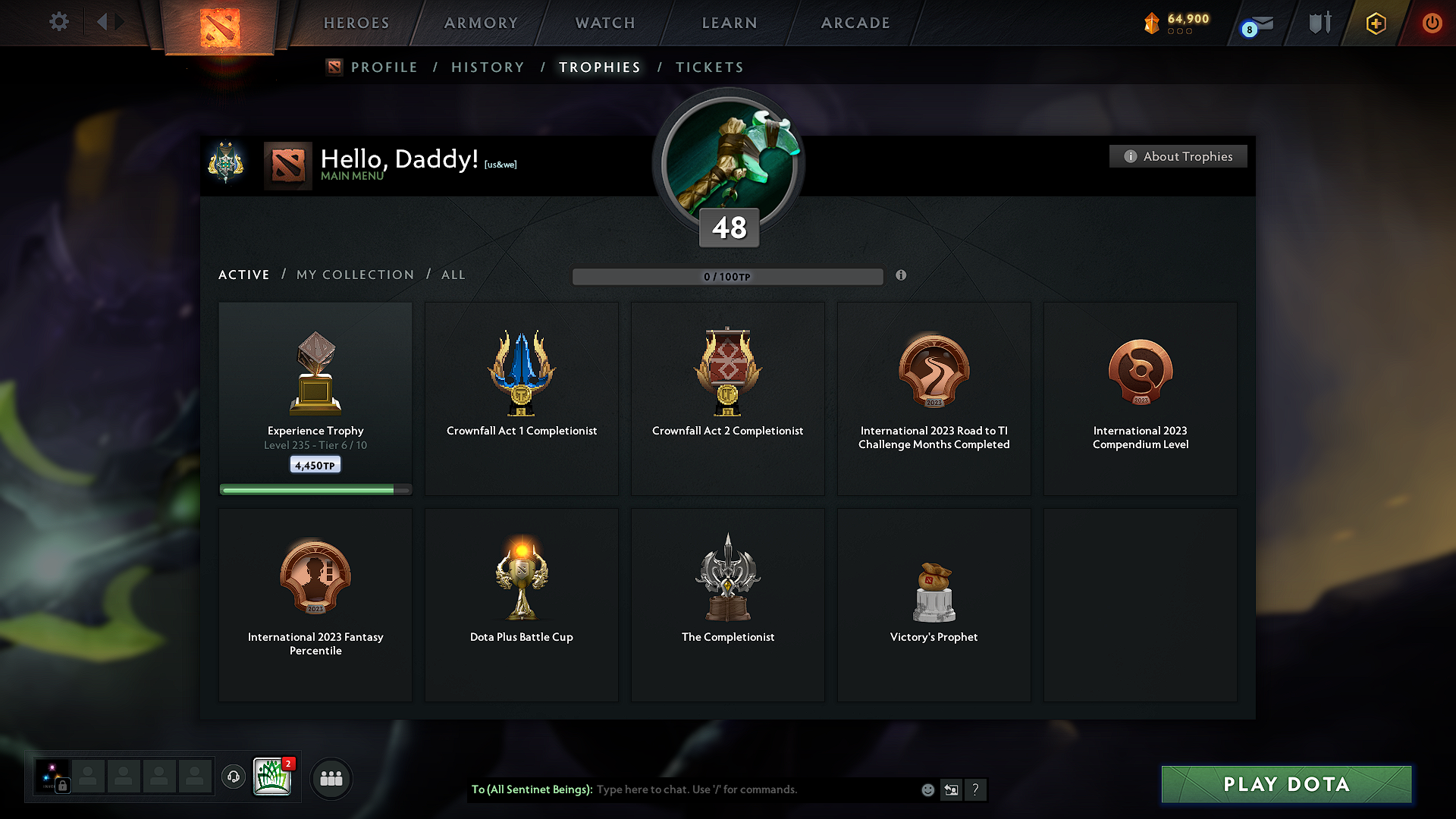Viewport: 1456px width, 819px height.
Task: Open the ARCADE menu item
Action: pyautogui.click(x=855, y=23)
